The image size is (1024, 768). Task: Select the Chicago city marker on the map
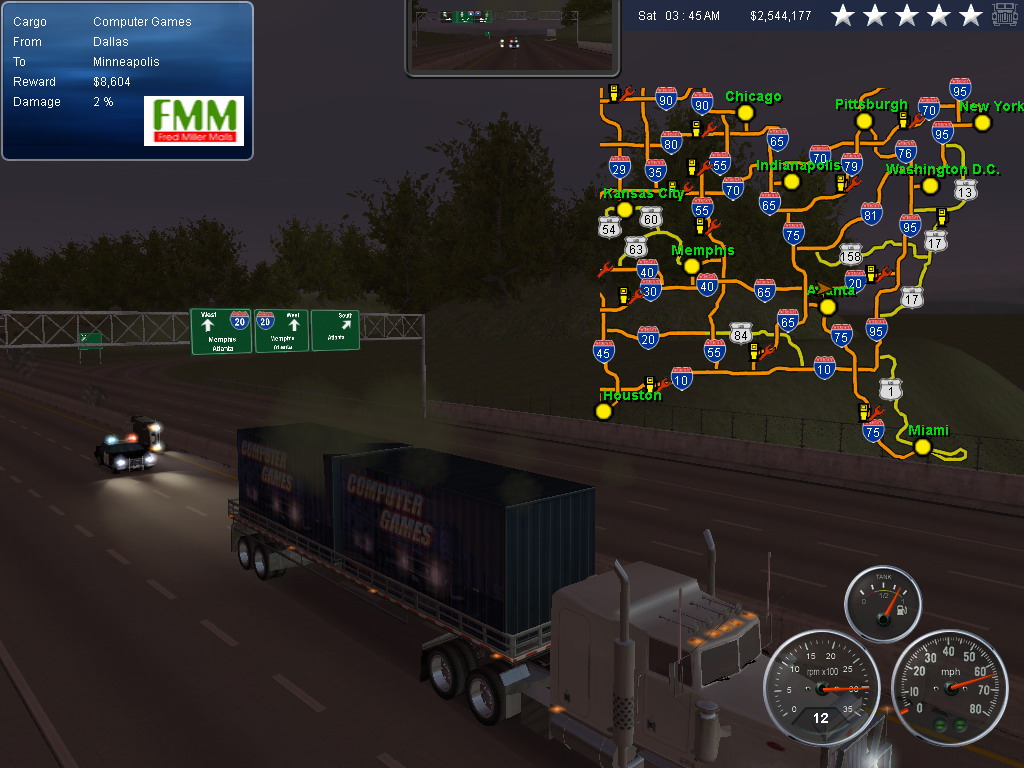click(x=745, y=113)
